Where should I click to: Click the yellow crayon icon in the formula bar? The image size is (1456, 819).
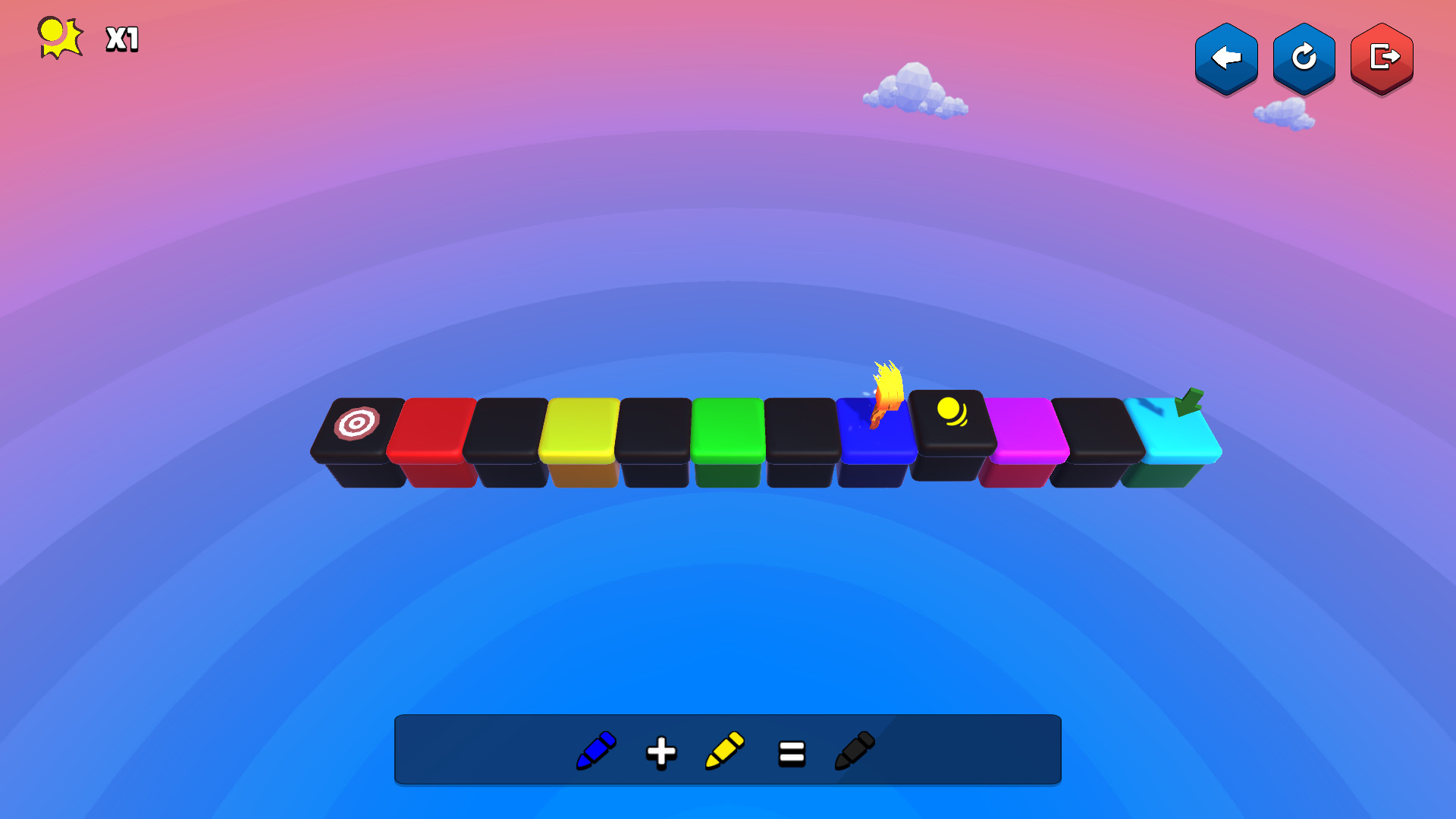[724, 750]
